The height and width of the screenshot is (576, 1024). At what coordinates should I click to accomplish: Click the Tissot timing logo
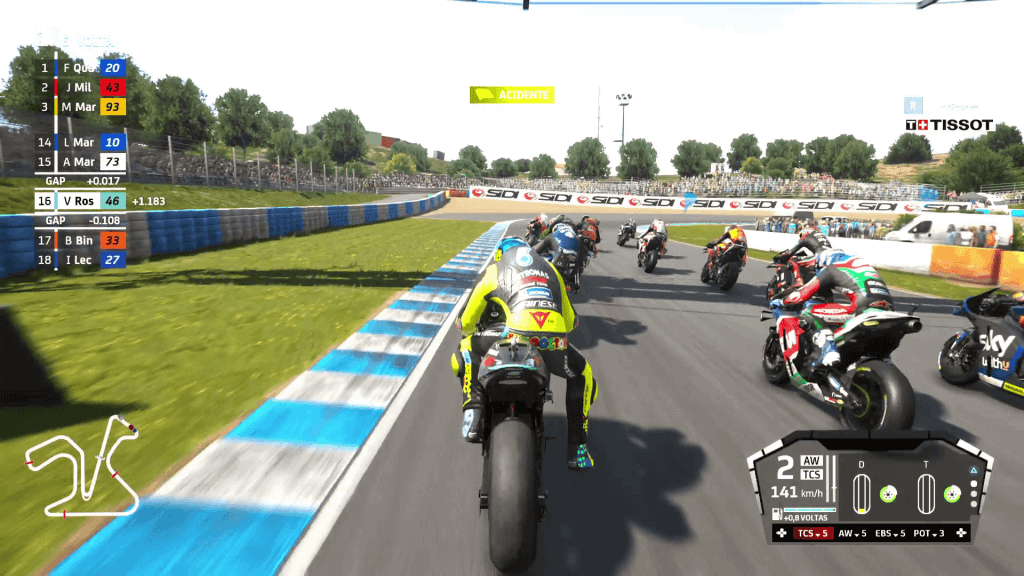[x=949, y=125]
